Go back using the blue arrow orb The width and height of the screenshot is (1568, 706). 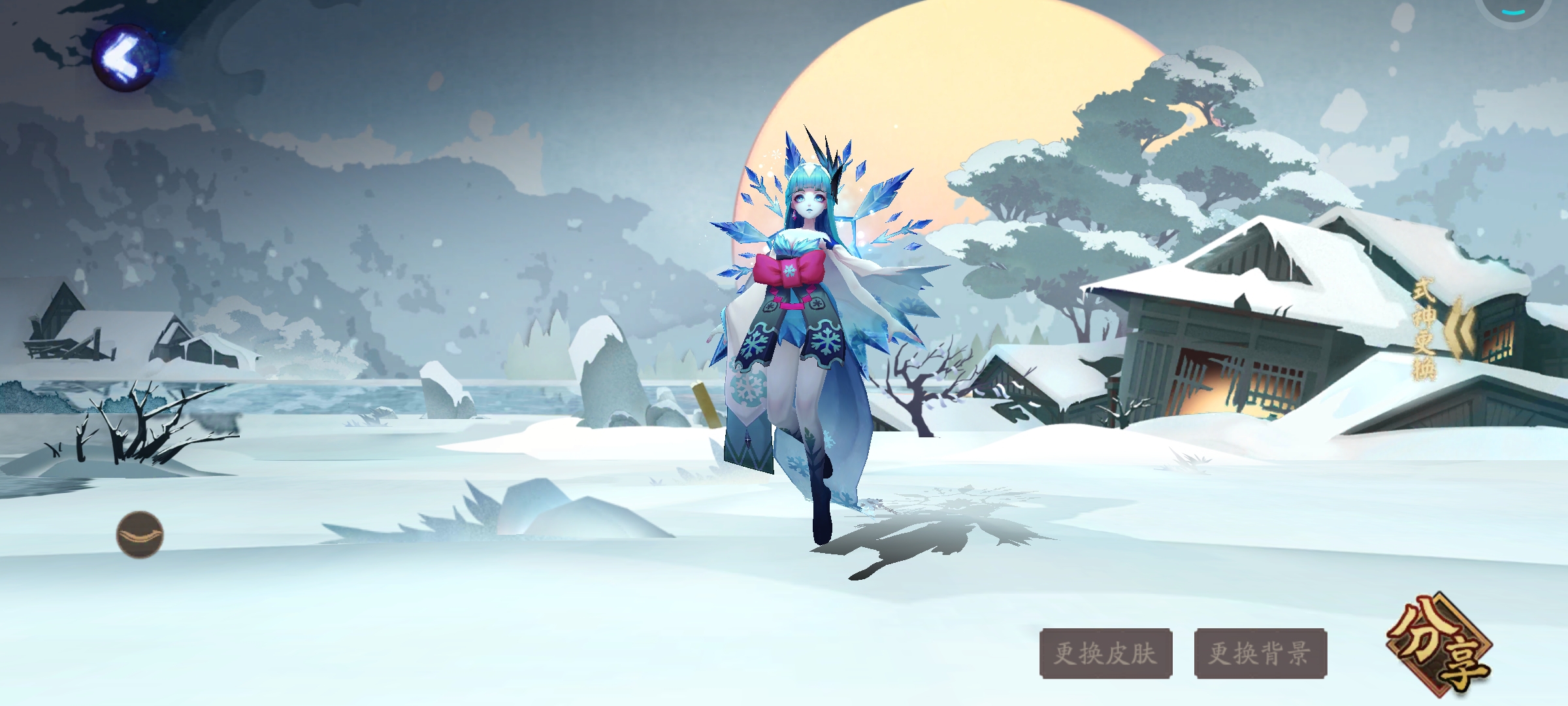pyautogui.click(x=126, y=58)
